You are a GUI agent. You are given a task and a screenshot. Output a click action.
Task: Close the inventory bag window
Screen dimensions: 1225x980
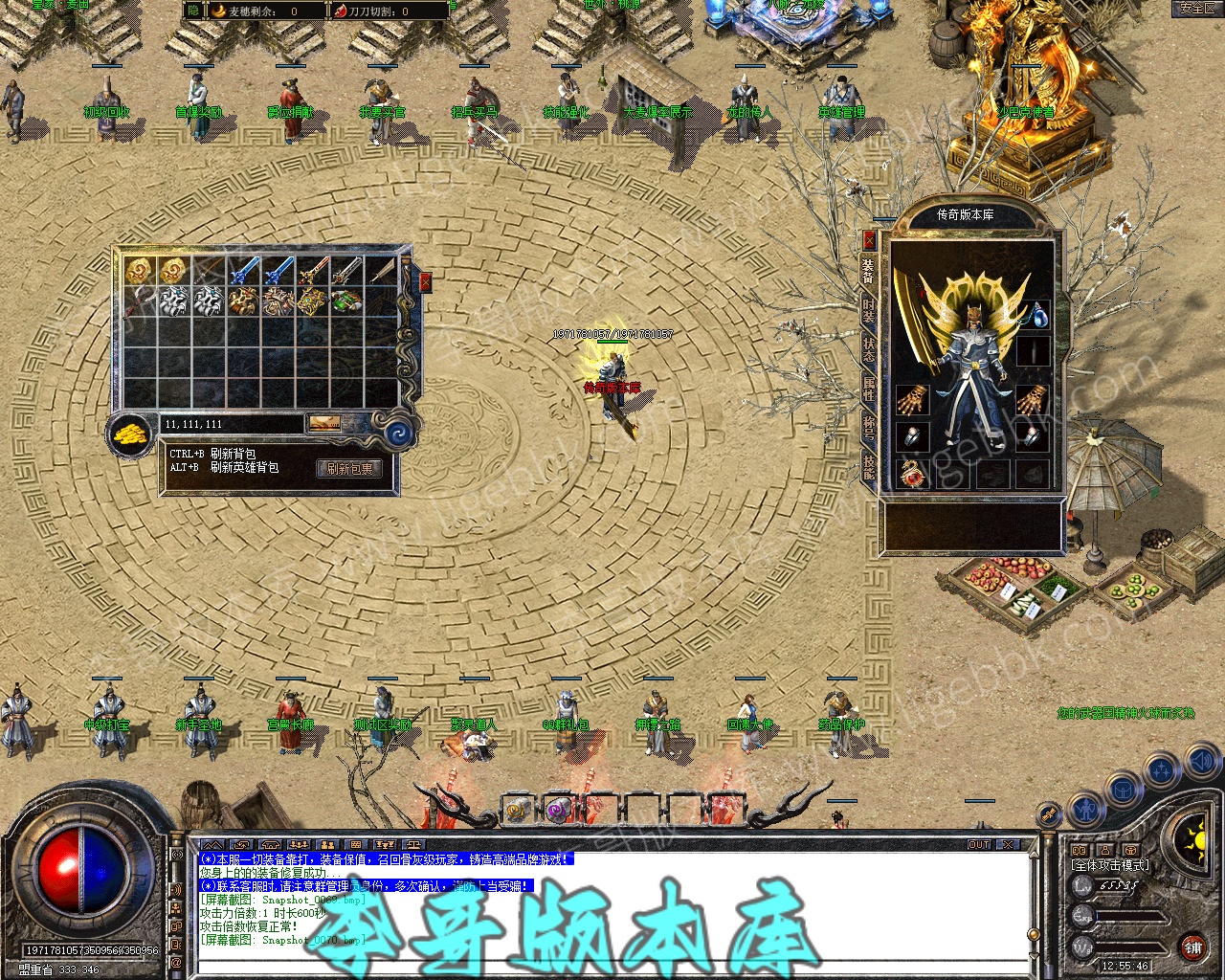(425, 282)
